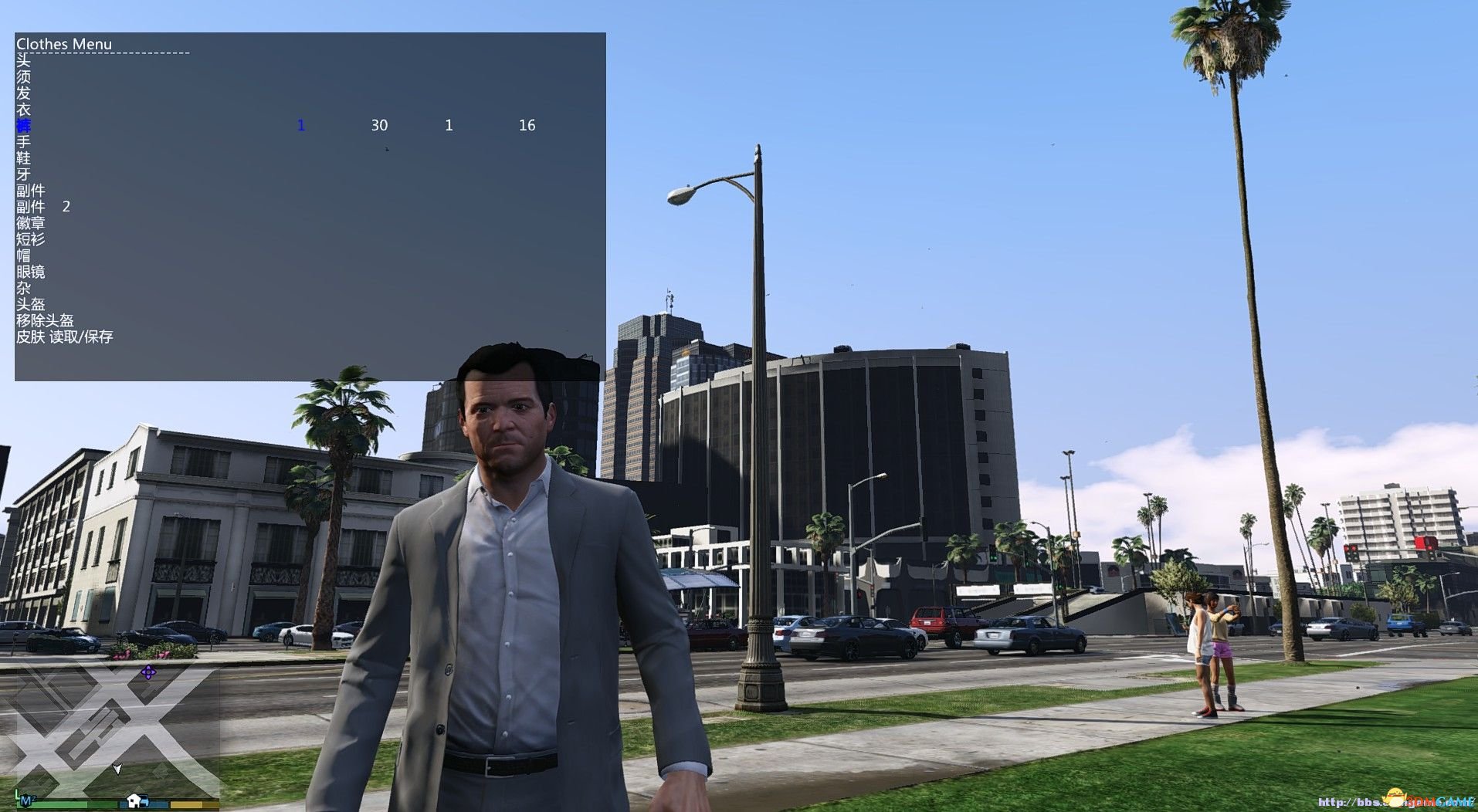
Task: Click the highlighted 裤 pants entry
Action: click(x=23, y=125)
